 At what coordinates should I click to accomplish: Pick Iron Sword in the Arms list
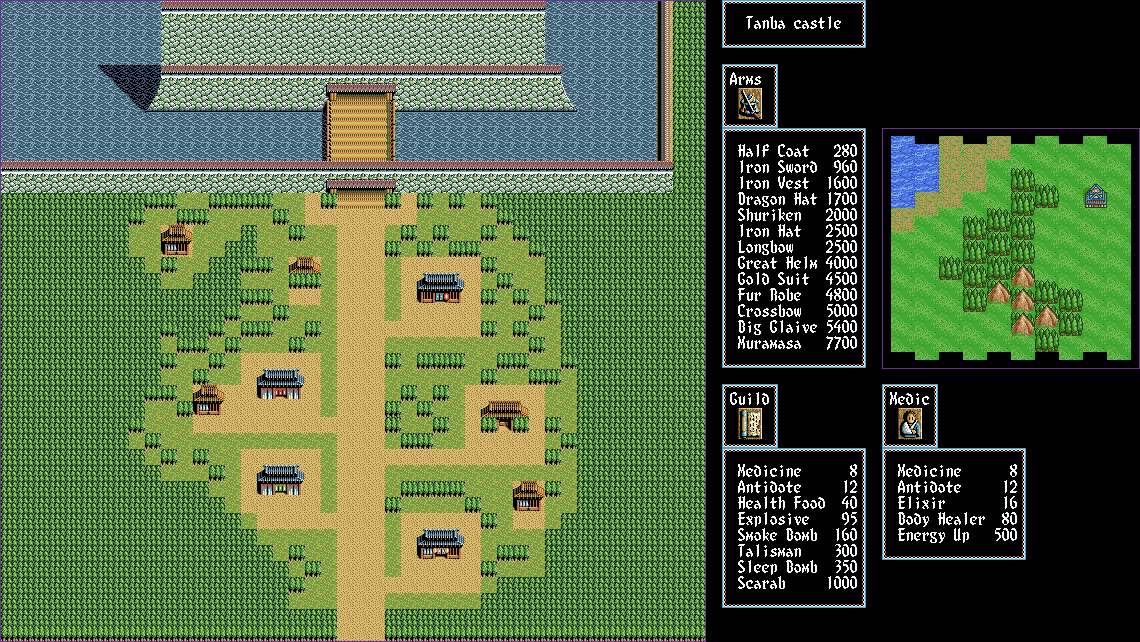pos(797,167)
